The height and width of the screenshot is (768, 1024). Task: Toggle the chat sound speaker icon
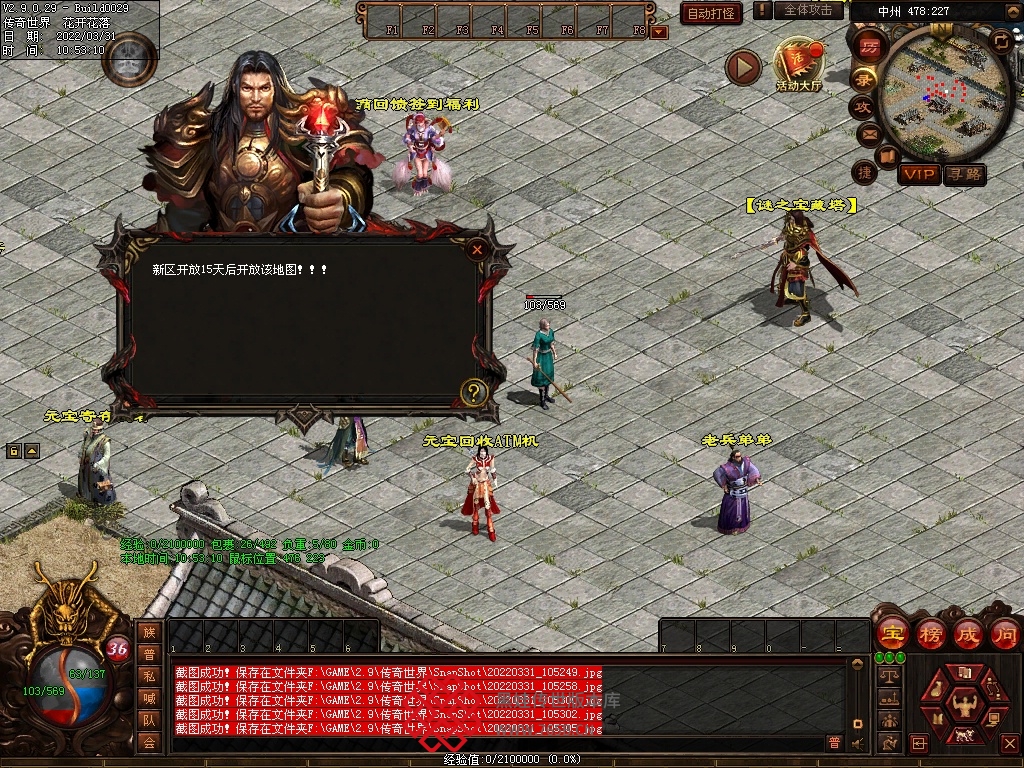point(857,743)
